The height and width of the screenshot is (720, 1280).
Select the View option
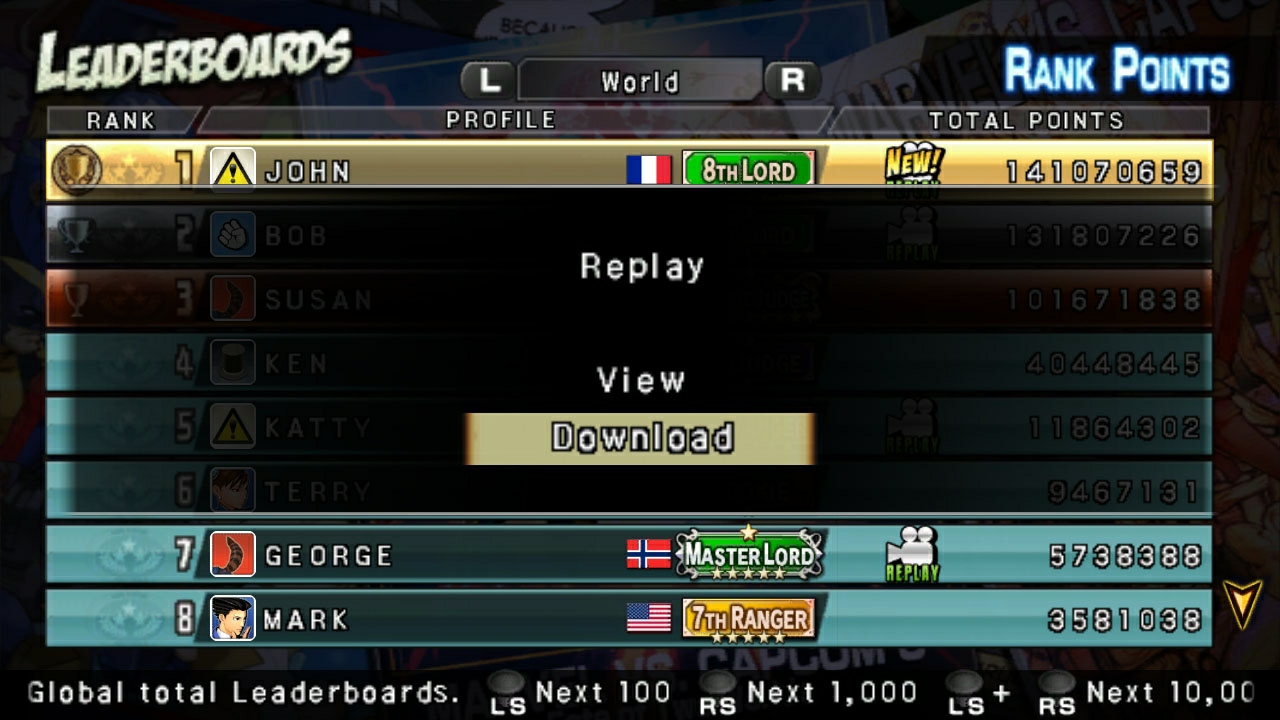click(x=640, y=380)
